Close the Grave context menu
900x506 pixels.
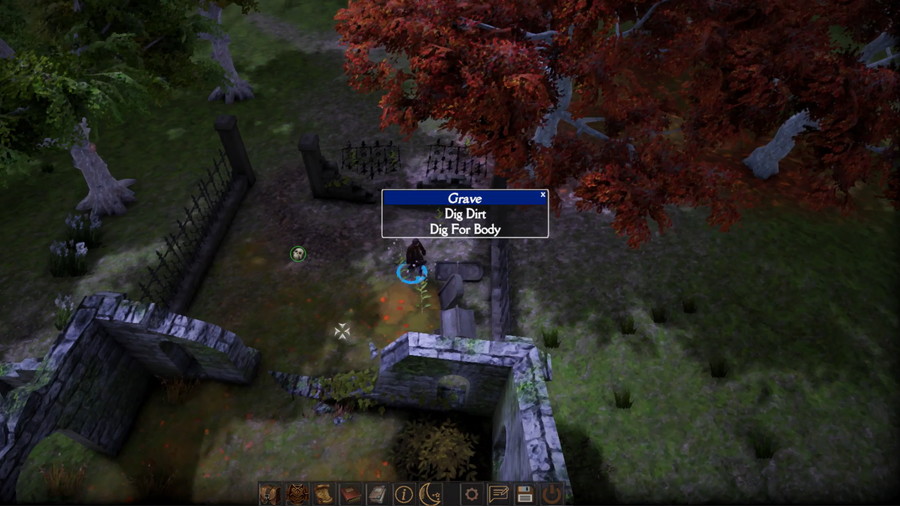tap(543, 195)
